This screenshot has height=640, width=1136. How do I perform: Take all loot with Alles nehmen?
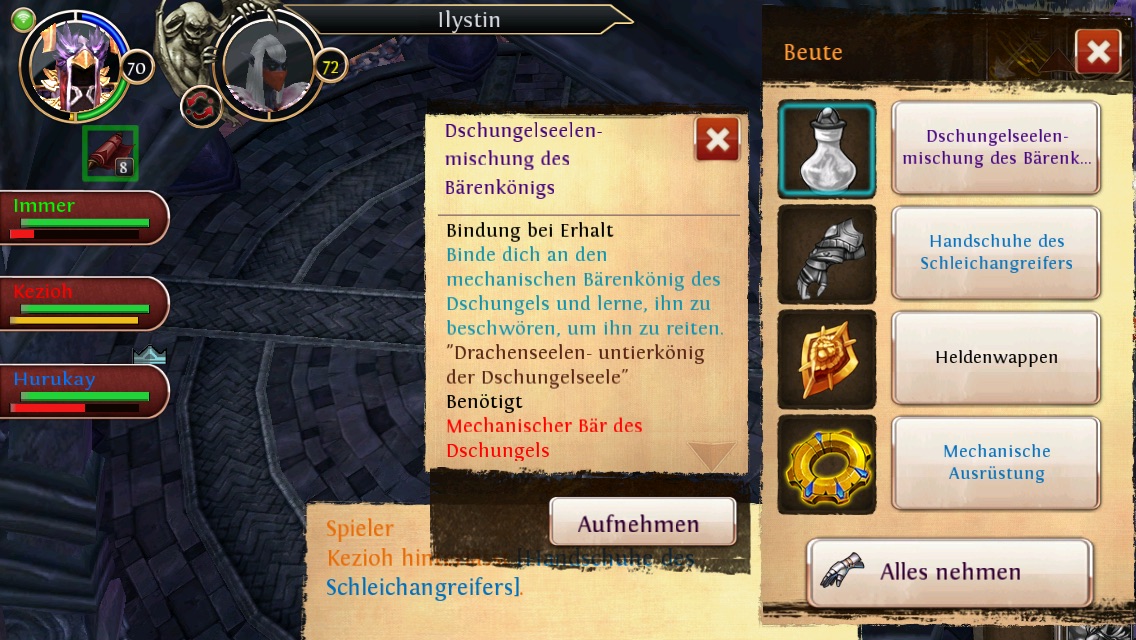tap(948, 573)
